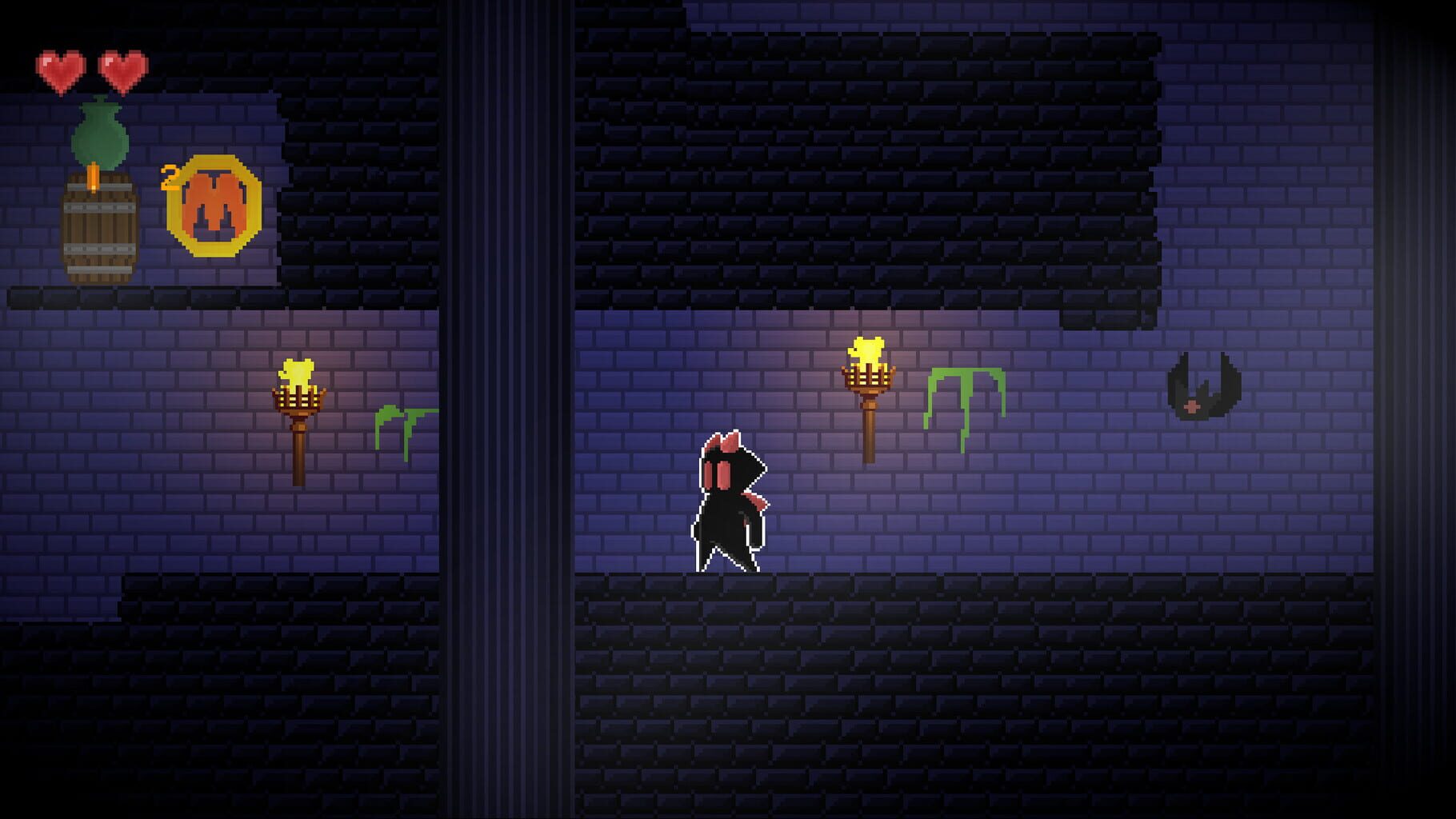Click the left wall torch flame
This screenshot has width=1456, height=819.
[296, 372]
